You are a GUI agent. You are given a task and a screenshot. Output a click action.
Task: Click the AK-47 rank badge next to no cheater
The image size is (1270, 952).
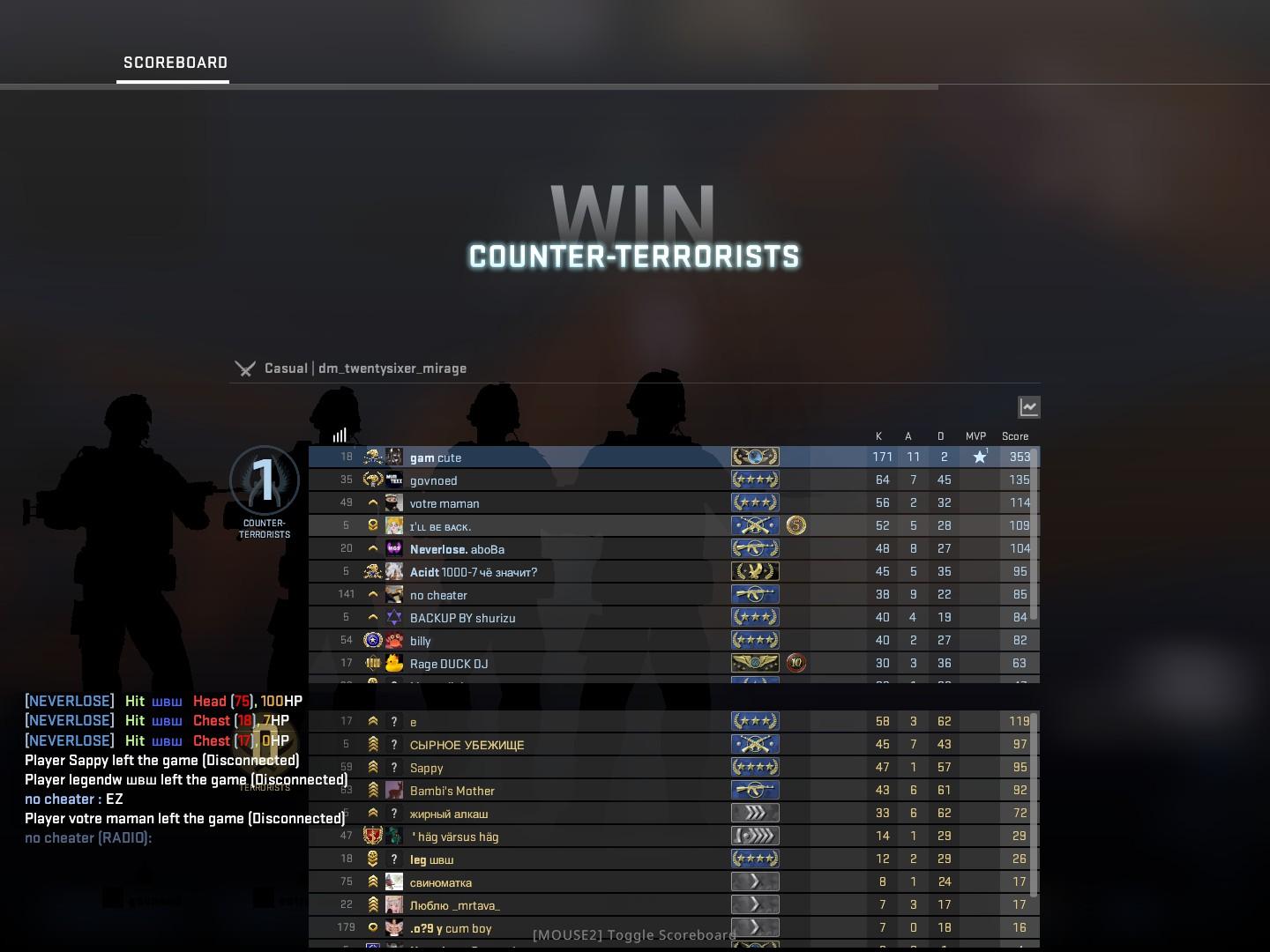point(754,593)
